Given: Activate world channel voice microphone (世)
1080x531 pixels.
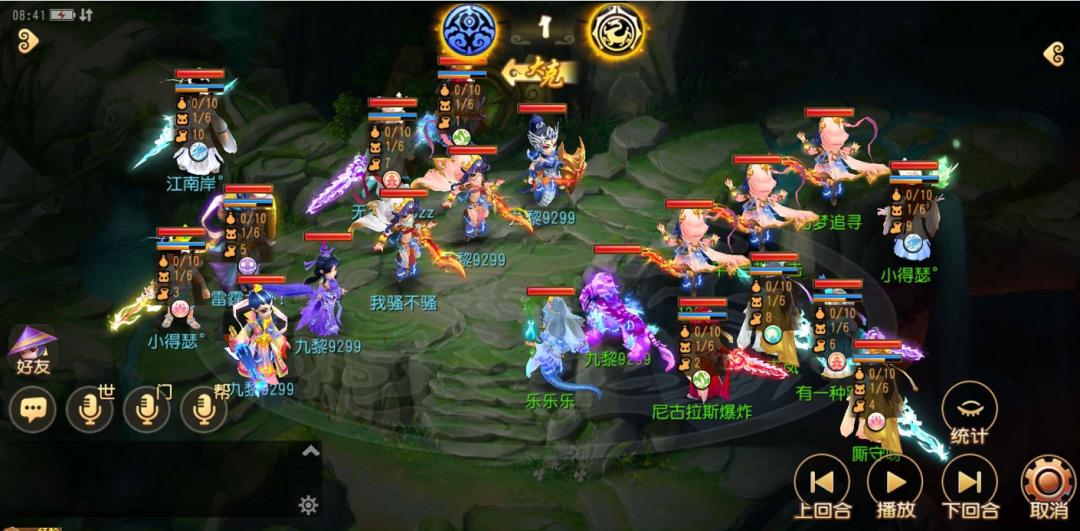Looking at the screenshot, I should 89,409.
